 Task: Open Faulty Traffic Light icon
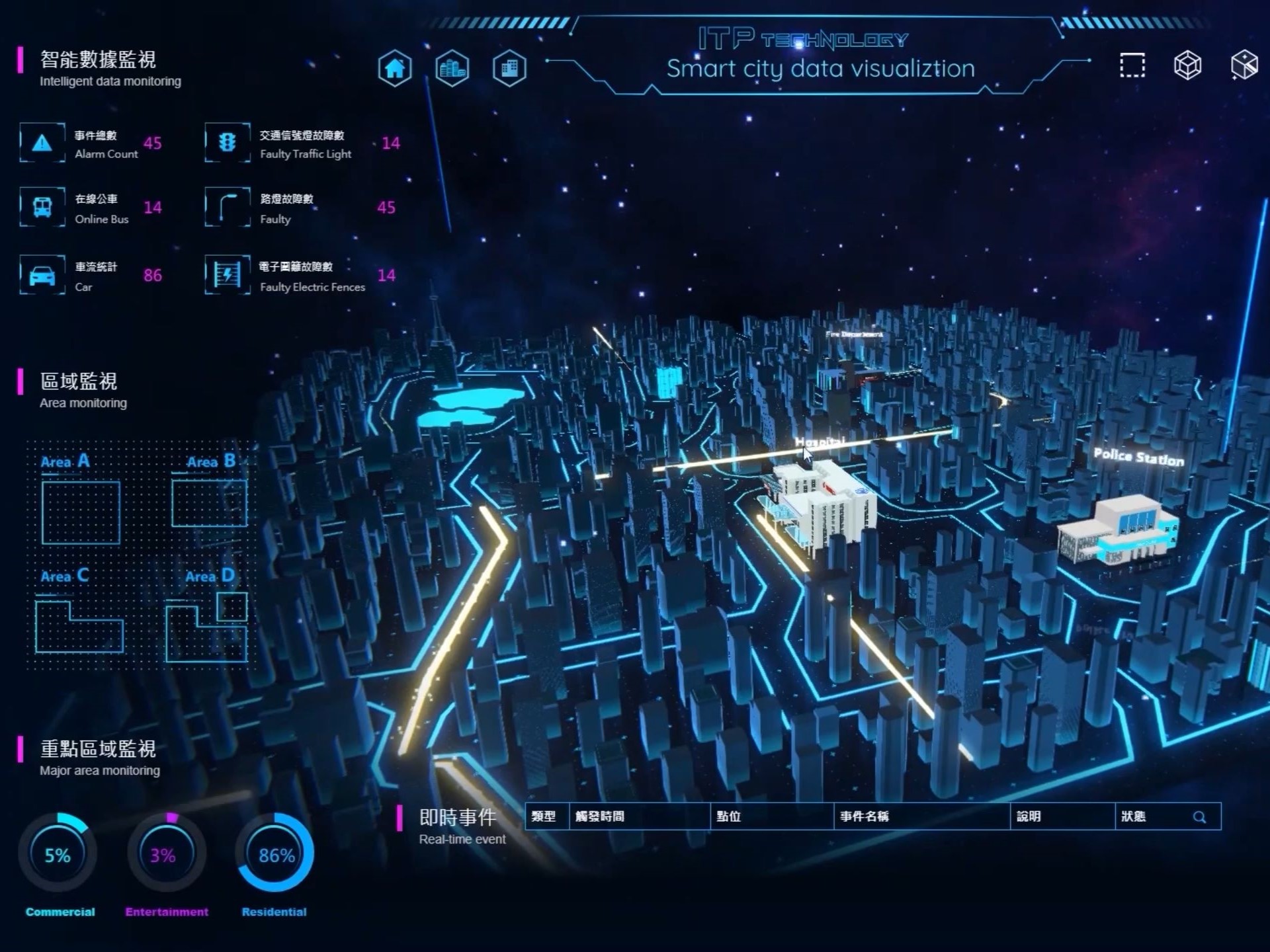[228, 143]
